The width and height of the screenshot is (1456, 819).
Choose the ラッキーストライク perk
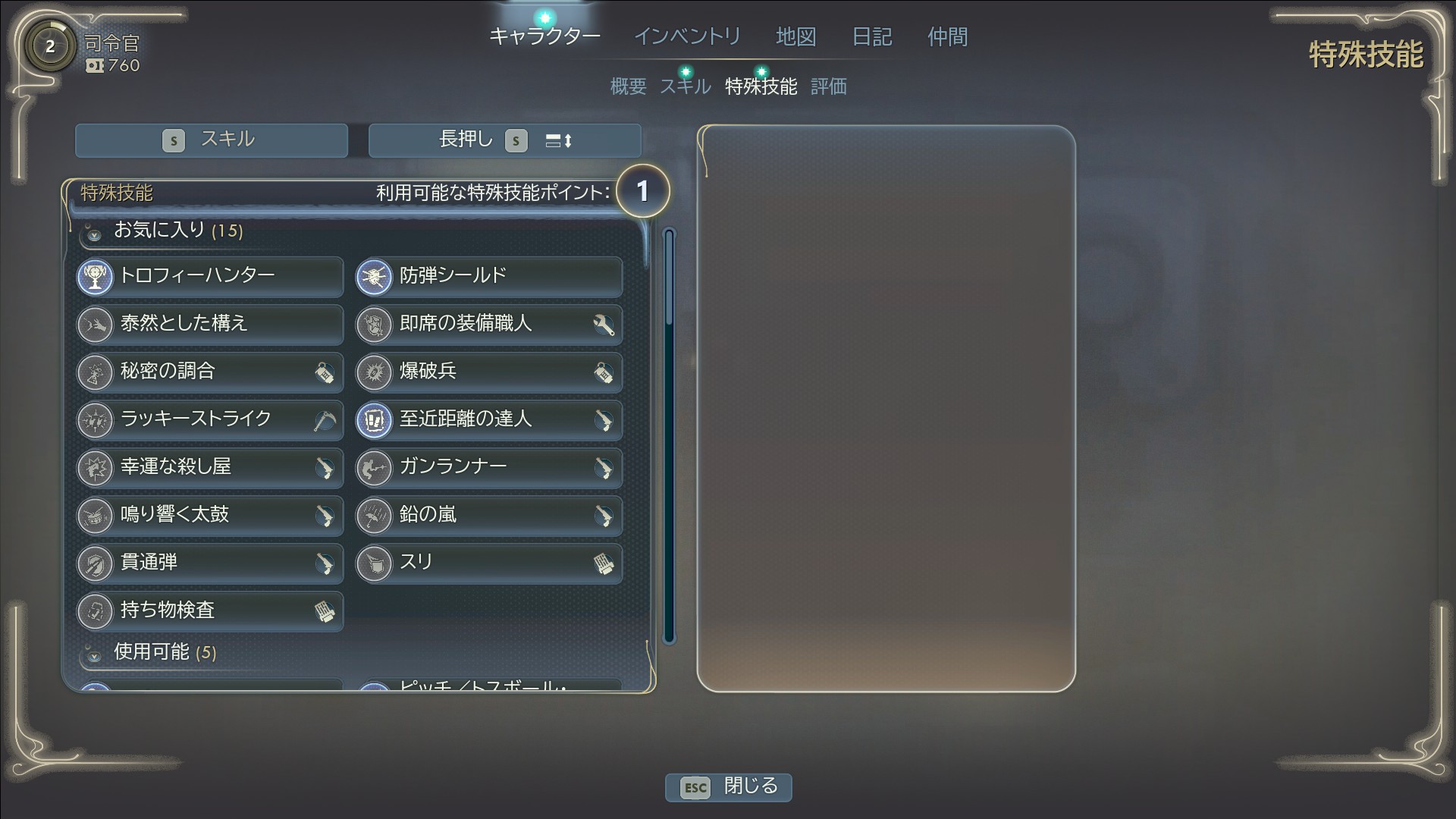[210, 419]
